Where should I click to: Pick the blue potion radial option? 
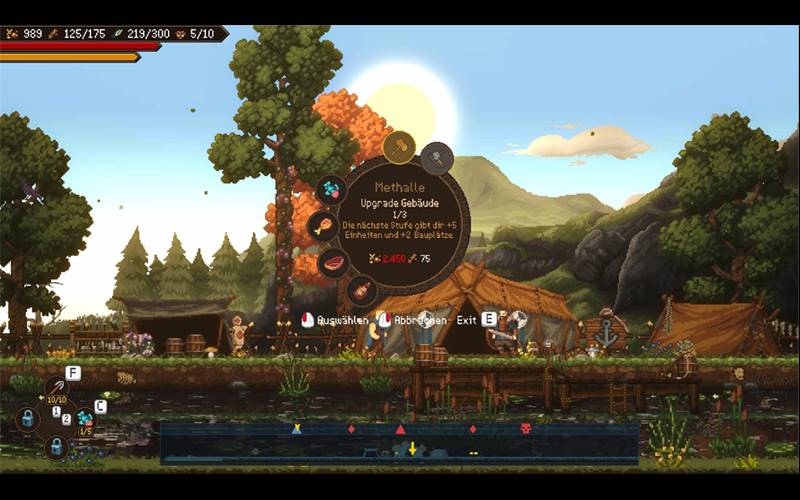[x=330, y=190]
